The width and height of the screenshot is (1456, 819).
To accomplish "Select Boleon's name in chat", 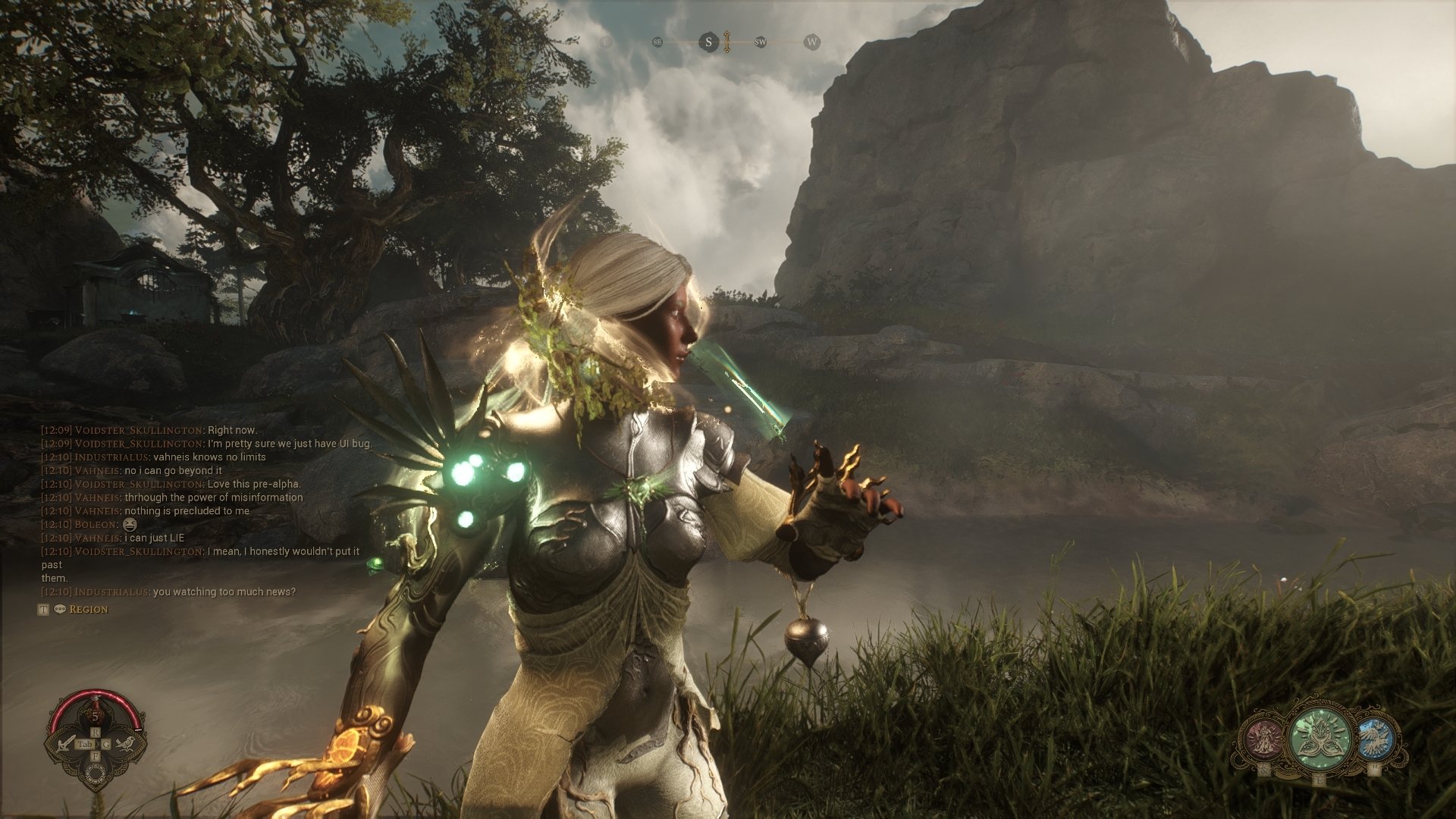I will coord(96,525).
